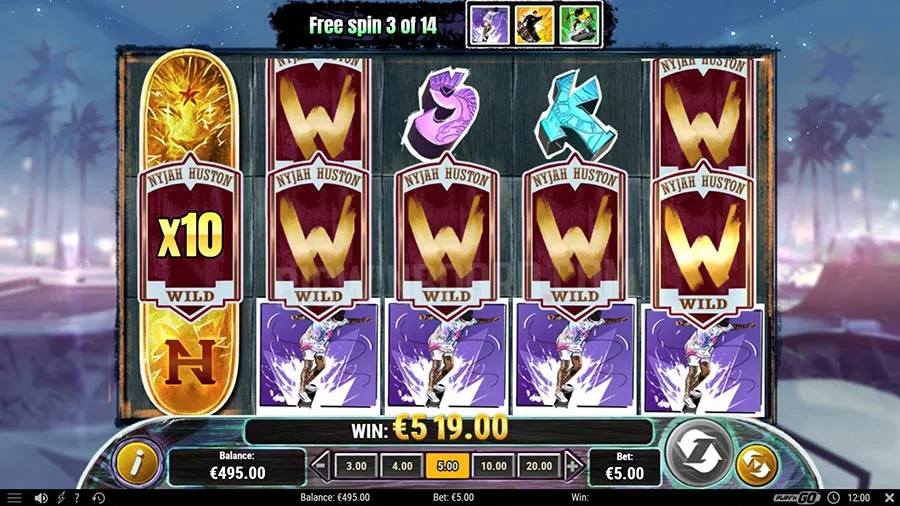Image resolution: width=900 pixels, height=506 pixels.
Task: Set the bet to 10.00
Action: [493, 466]
